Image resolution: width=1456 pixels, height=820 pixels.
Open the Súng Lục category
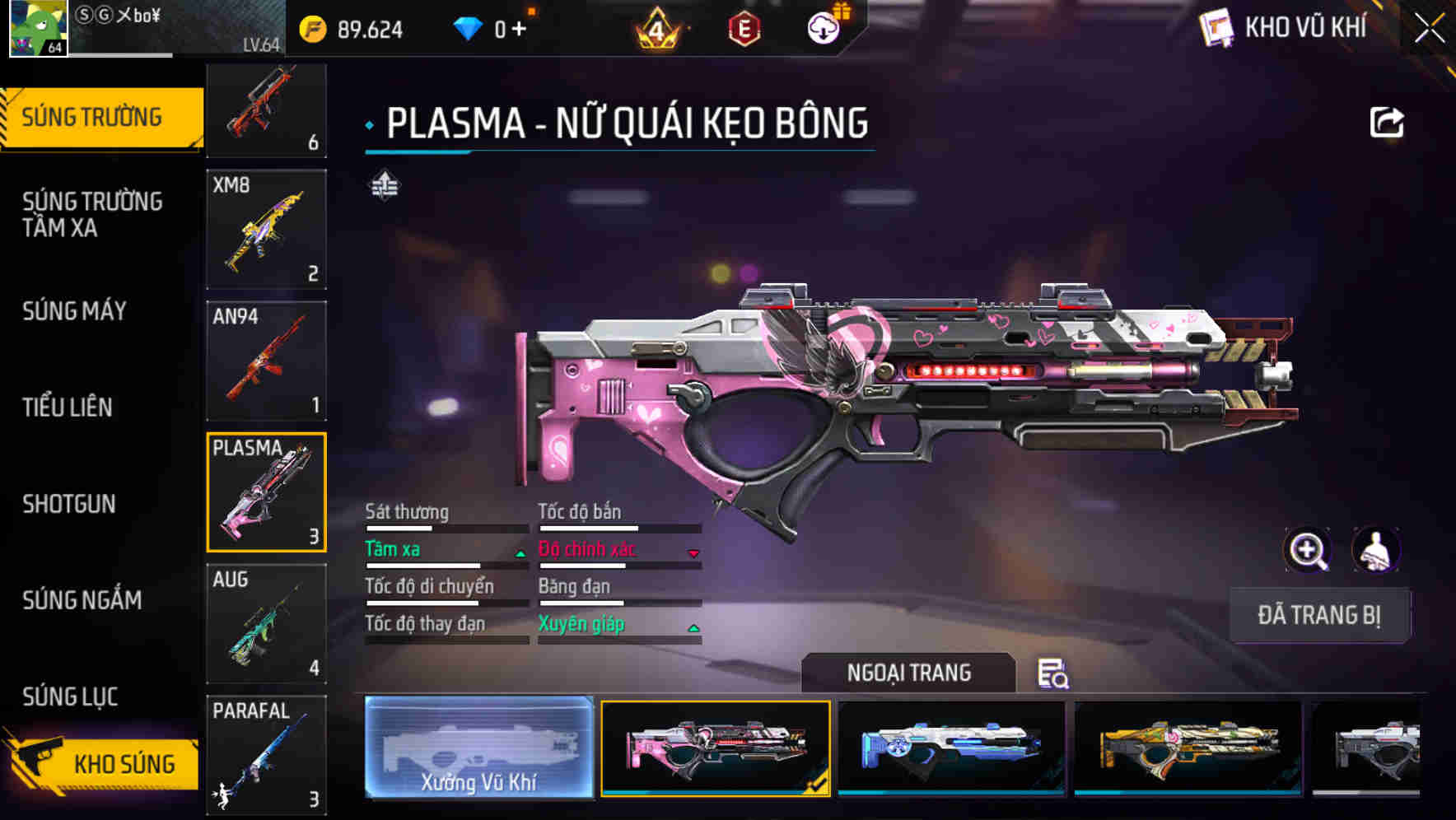71,697
